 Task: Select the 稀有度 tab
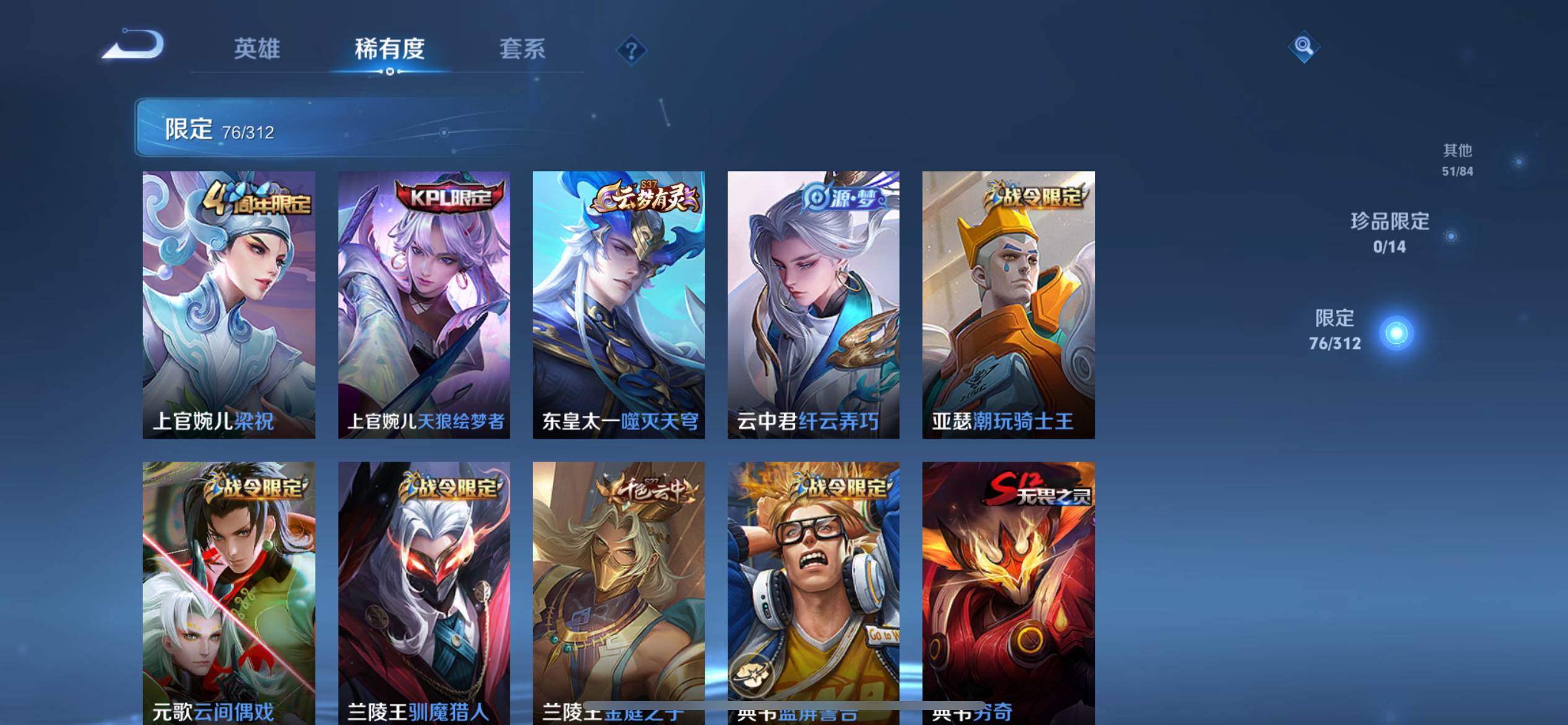point(390,48)
